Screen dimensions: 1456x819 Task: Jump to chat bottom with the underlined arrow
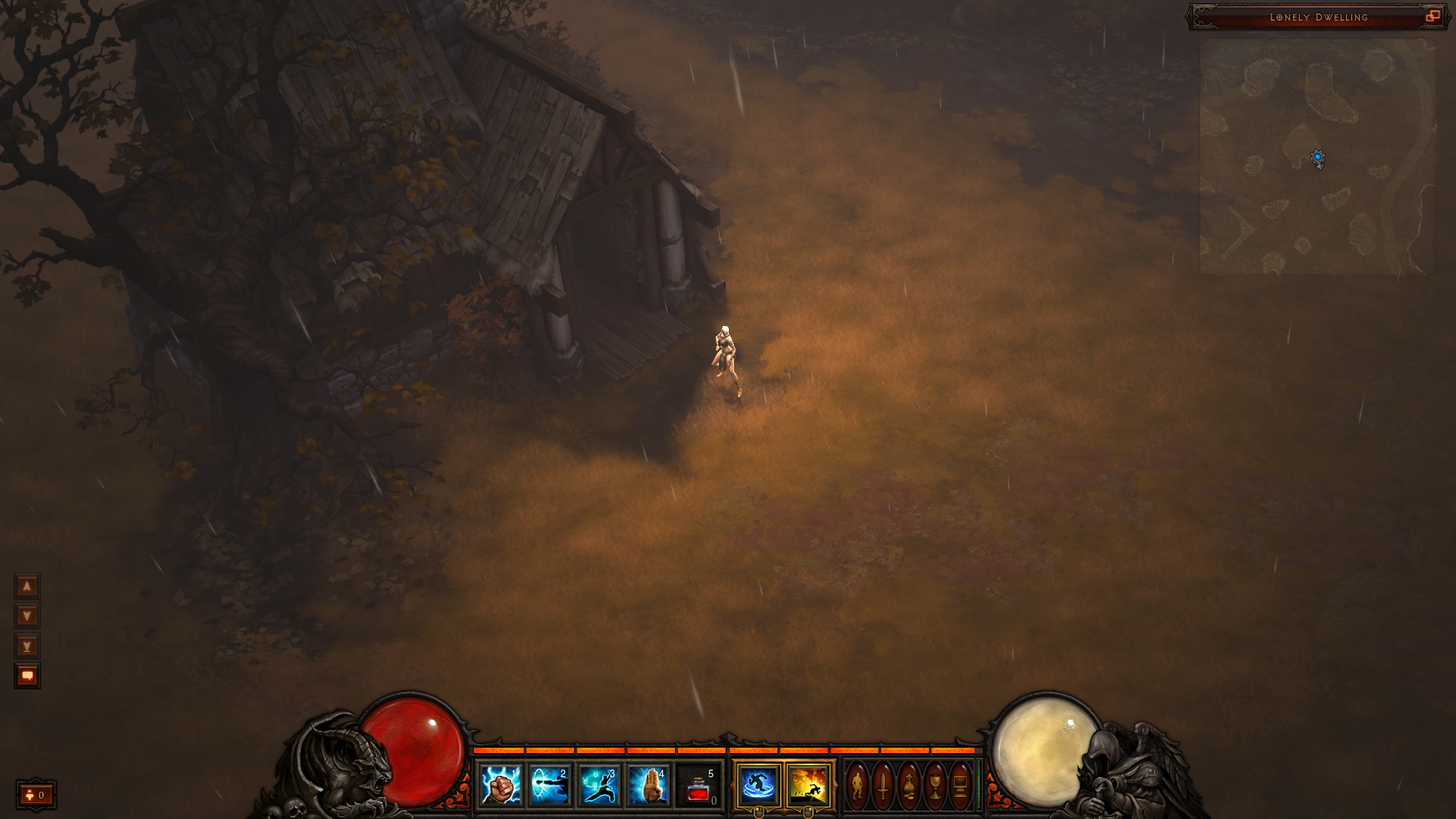(27, 646)
